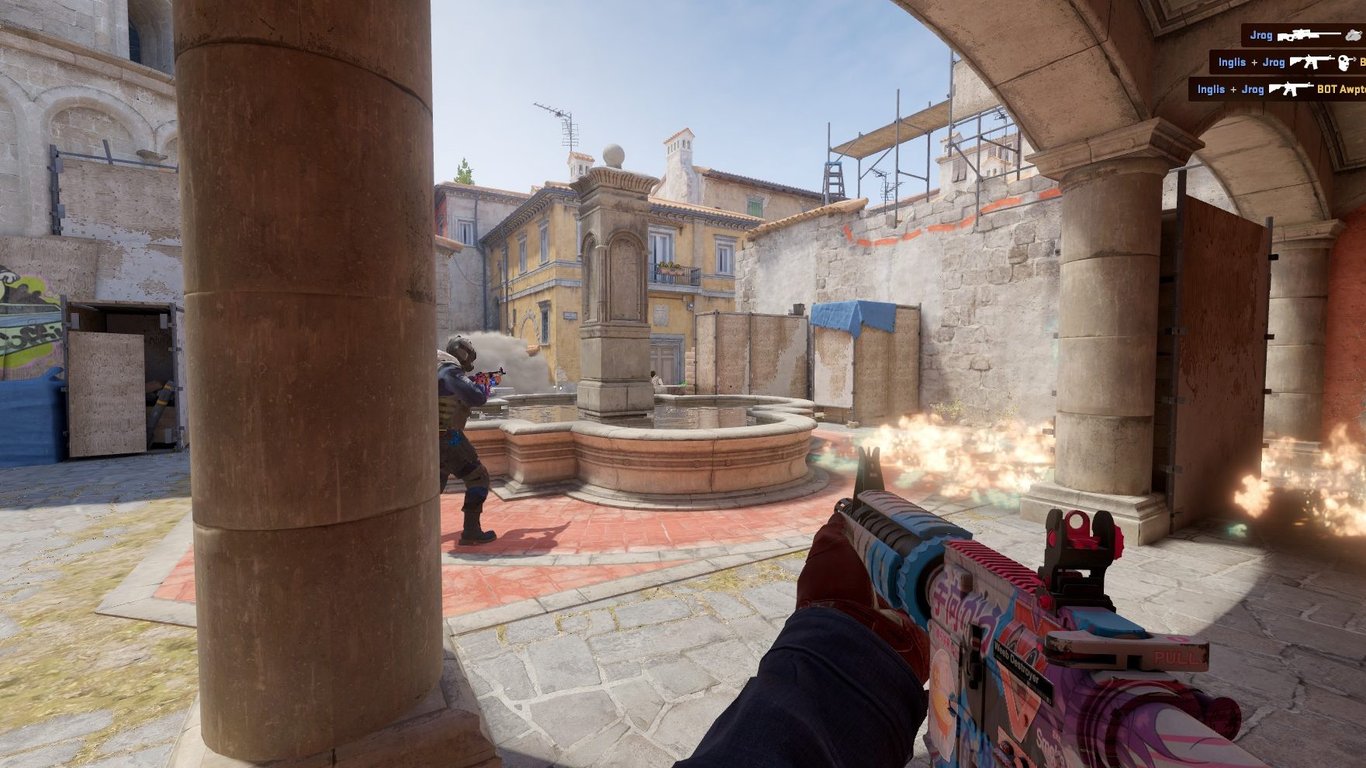The height and width of the screenshot is (768, 1366).
Task: Select the kill feed row naming BOT Awpt
Action: [x=1277, y=89]
